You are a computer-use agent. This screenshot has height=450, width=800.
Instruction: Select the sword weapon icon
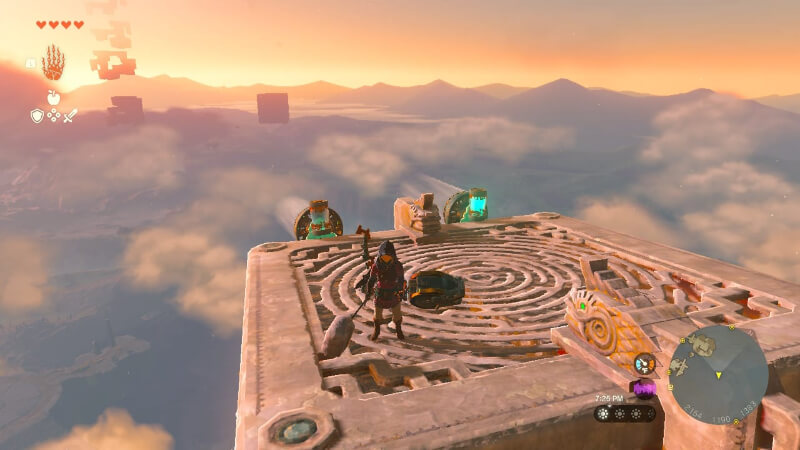(x=70, y=116)
